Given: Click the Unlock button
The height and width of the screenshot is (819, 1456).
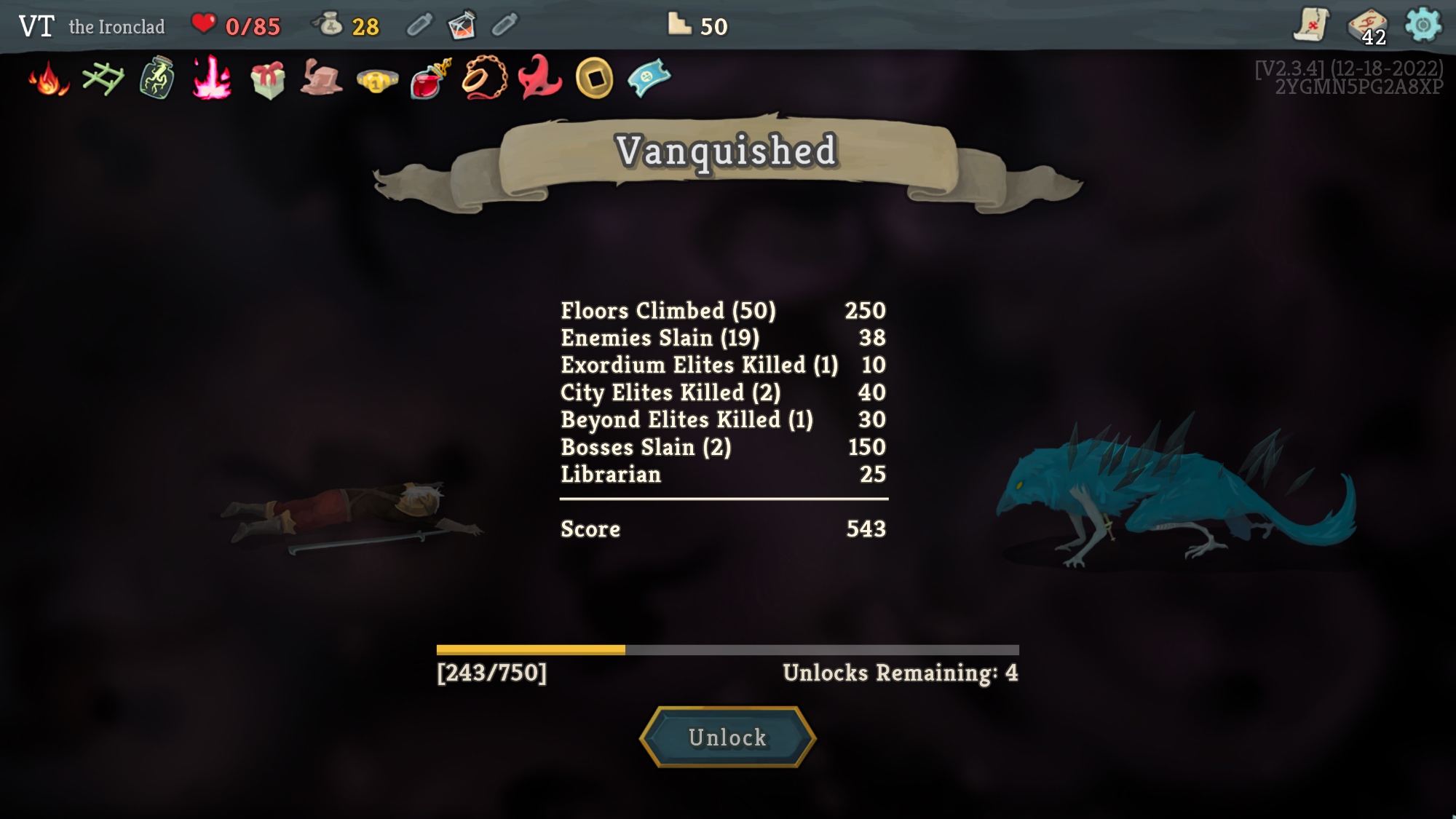Looking at the screenshot, I should [727, 737].
